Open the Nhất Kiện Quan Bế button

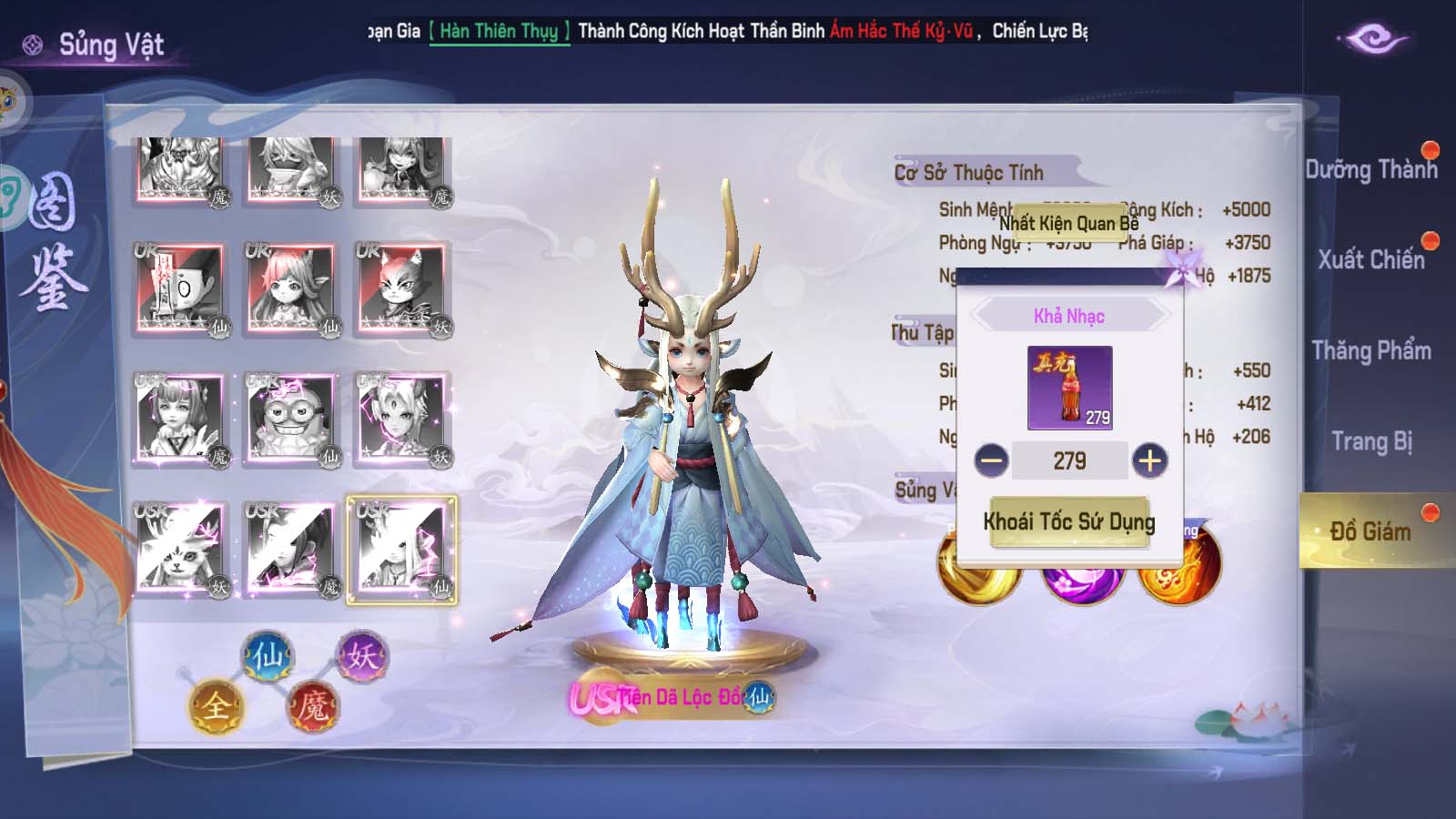(x=1068, y=223)
